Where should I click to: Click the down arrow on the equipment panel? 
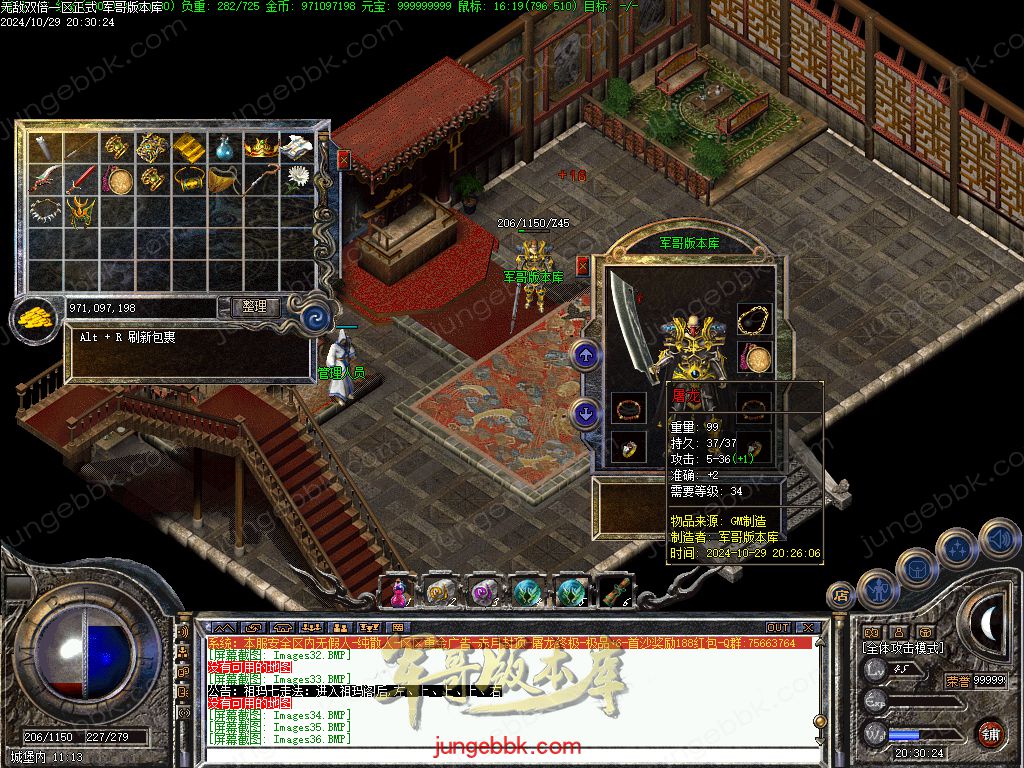click(585, 413)
